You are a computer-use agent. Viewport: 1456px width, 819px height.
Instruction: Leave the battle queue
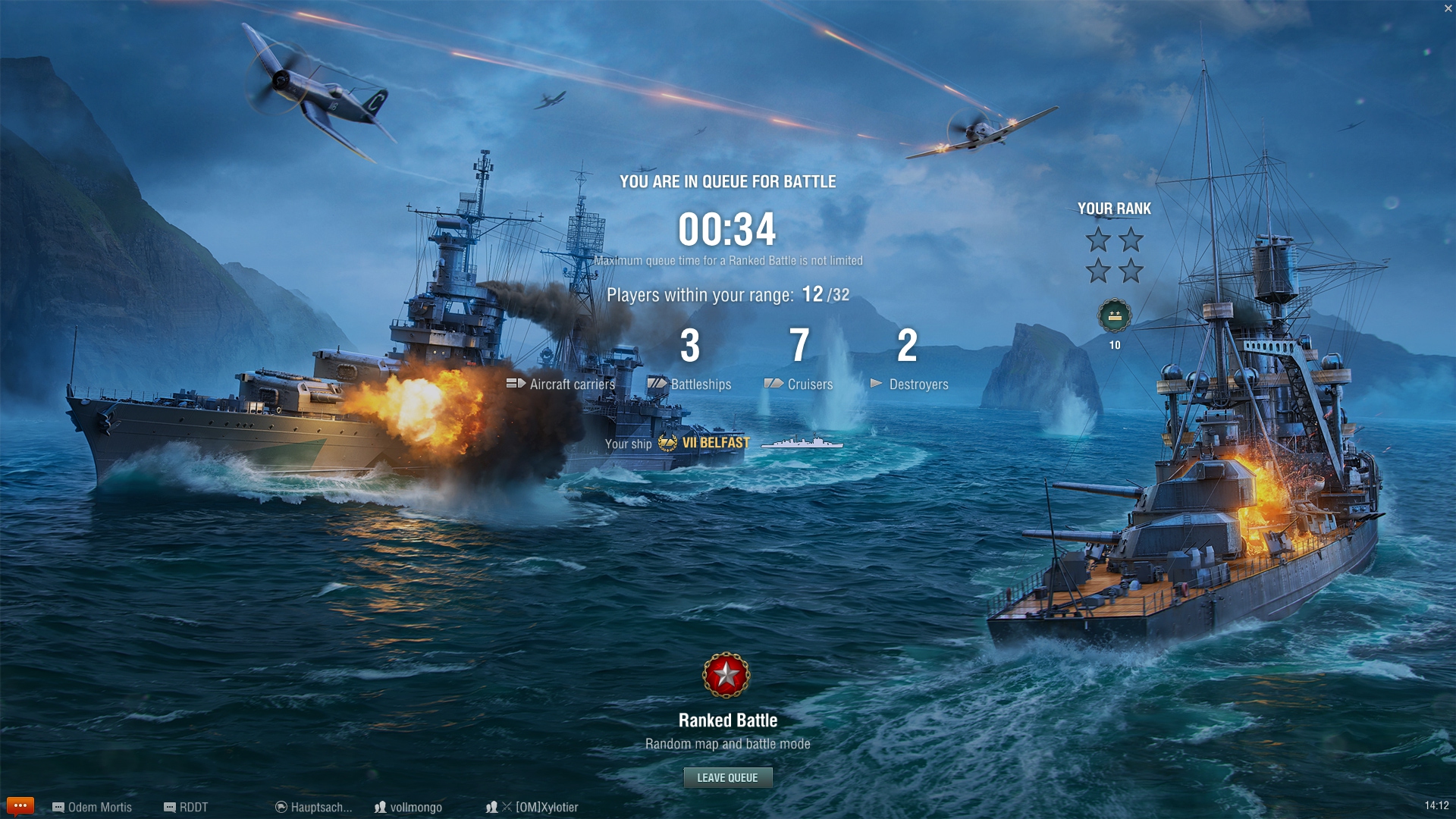point(727,777)
